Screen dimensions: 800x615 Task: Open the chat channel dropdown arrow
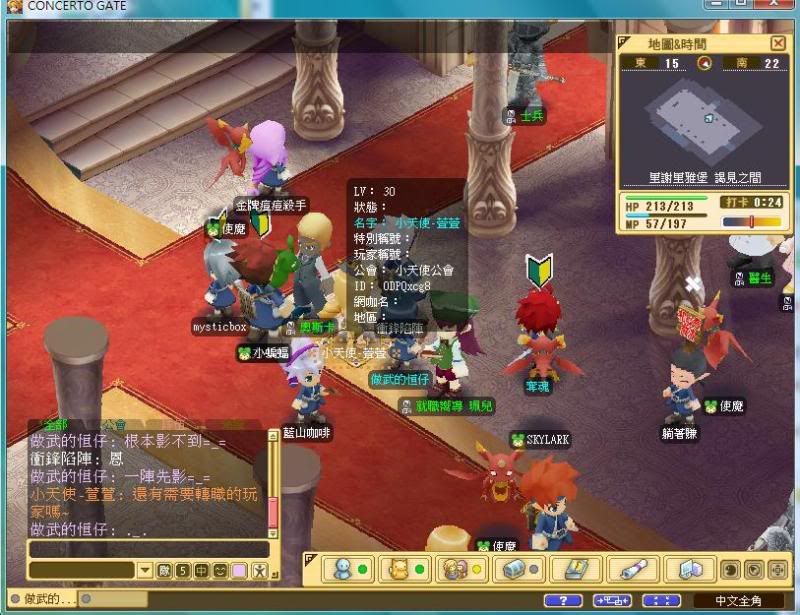click(x=145, y=571)
